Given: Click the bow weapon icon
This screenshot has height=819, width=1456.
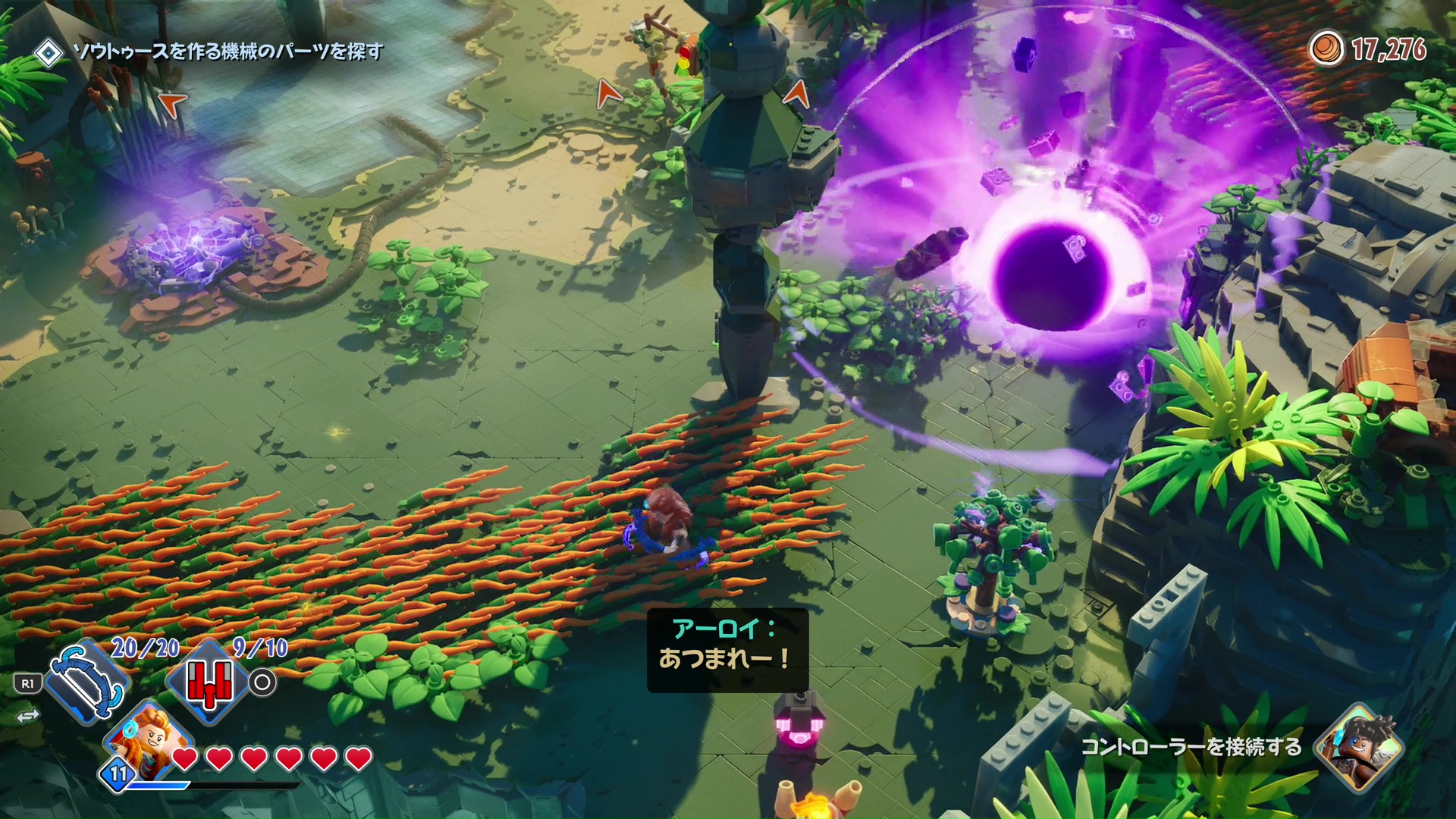Looking at the screenshot, I should coord(87,682).
